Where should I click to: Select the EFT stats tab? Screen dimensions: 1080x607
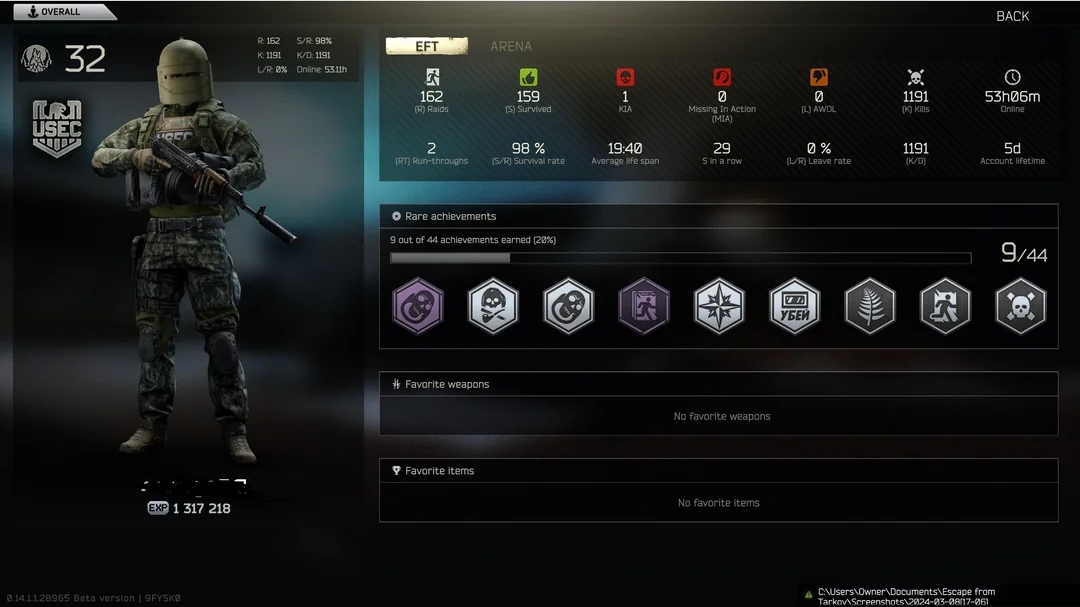427,46
